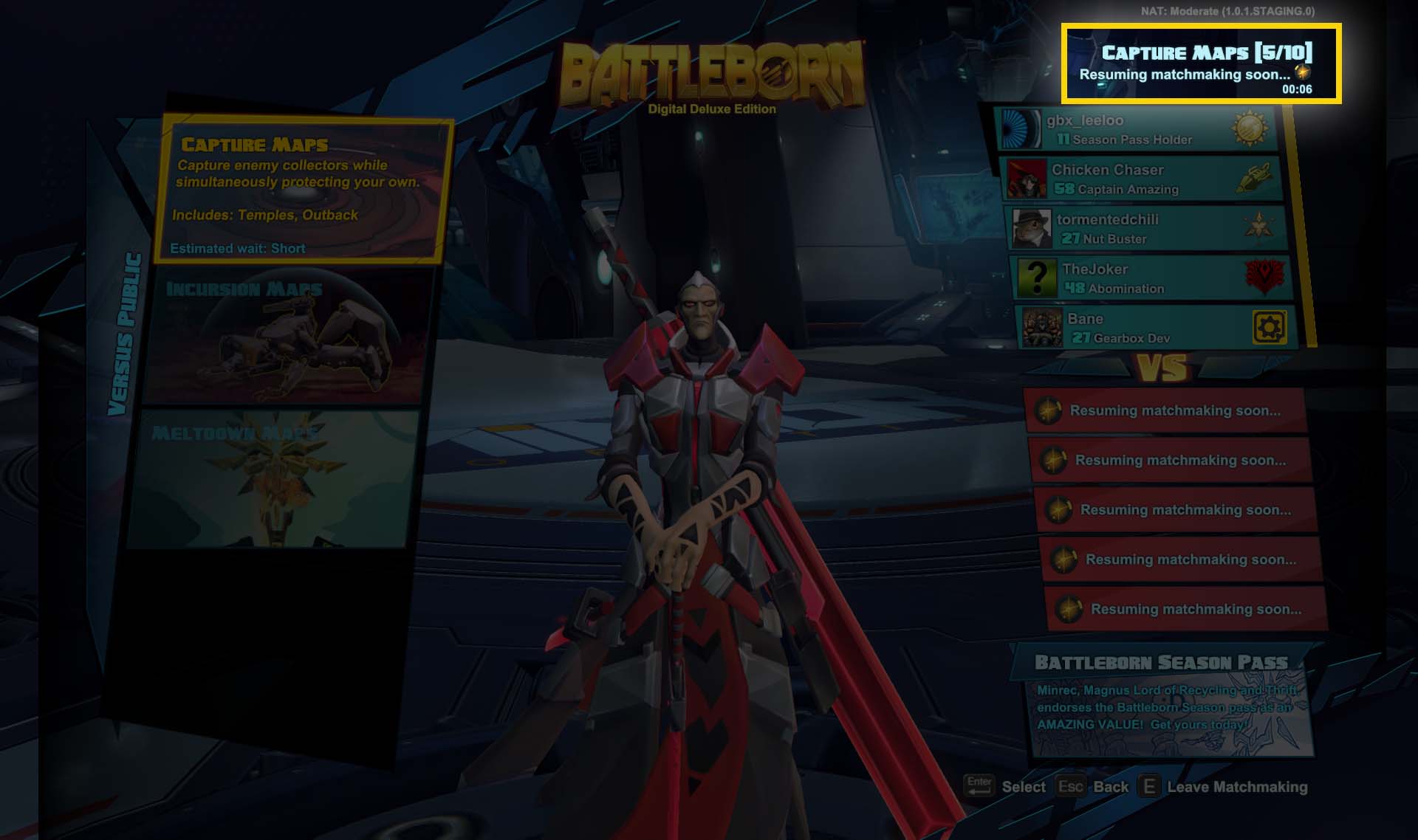The image size is (1418, 840).
Task: Select Chicken Chaser in the team list
Action: coord(1141,179)
